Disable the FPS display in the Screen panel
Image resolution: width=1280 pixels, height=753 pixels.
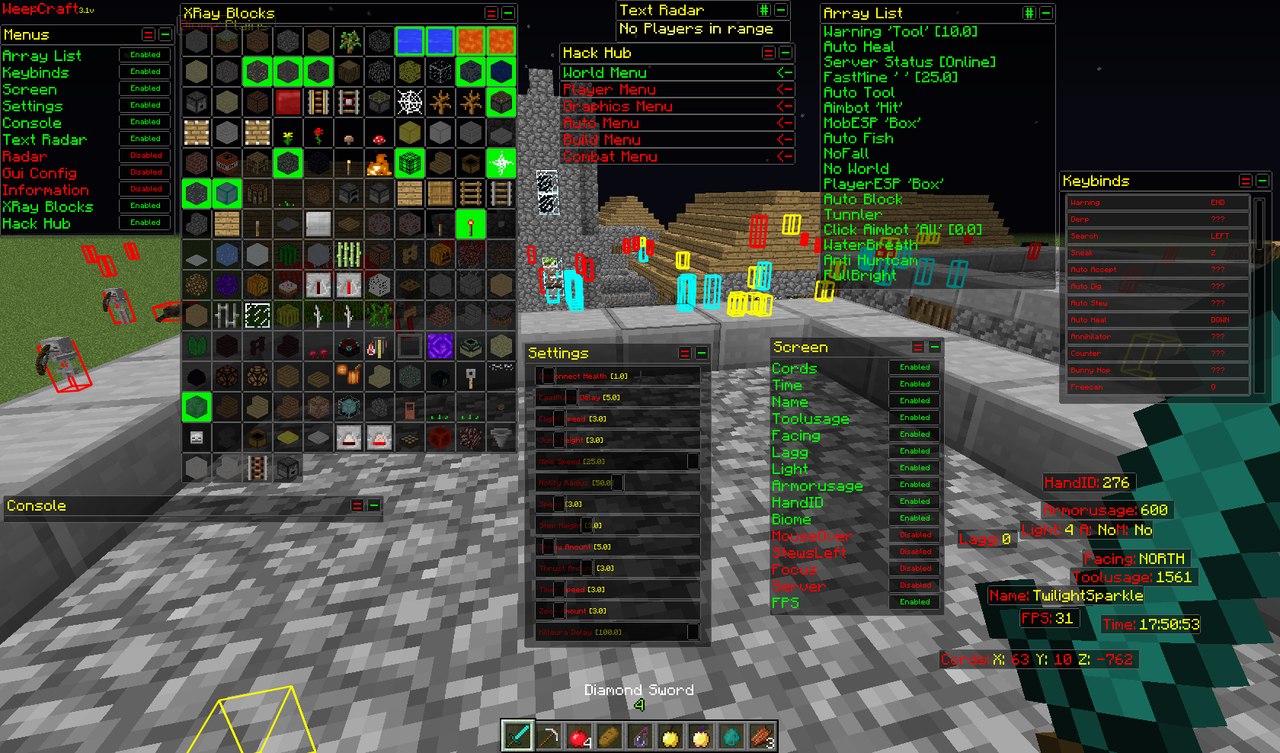[914, 601]
